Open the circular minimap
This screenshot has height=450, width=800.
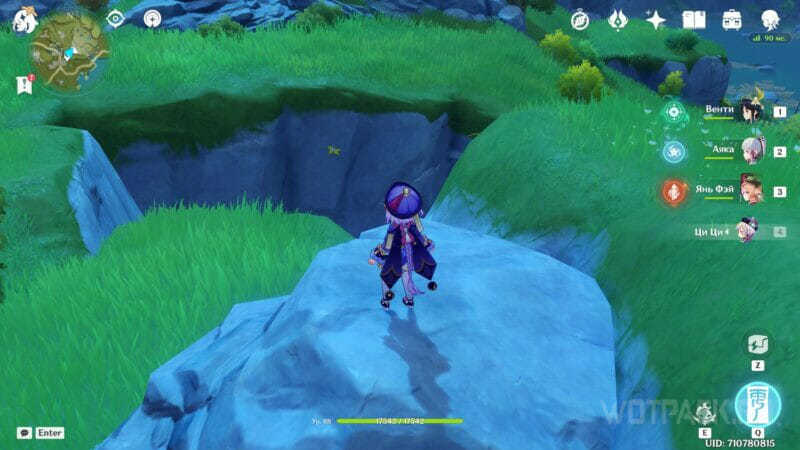coord(70,52)
